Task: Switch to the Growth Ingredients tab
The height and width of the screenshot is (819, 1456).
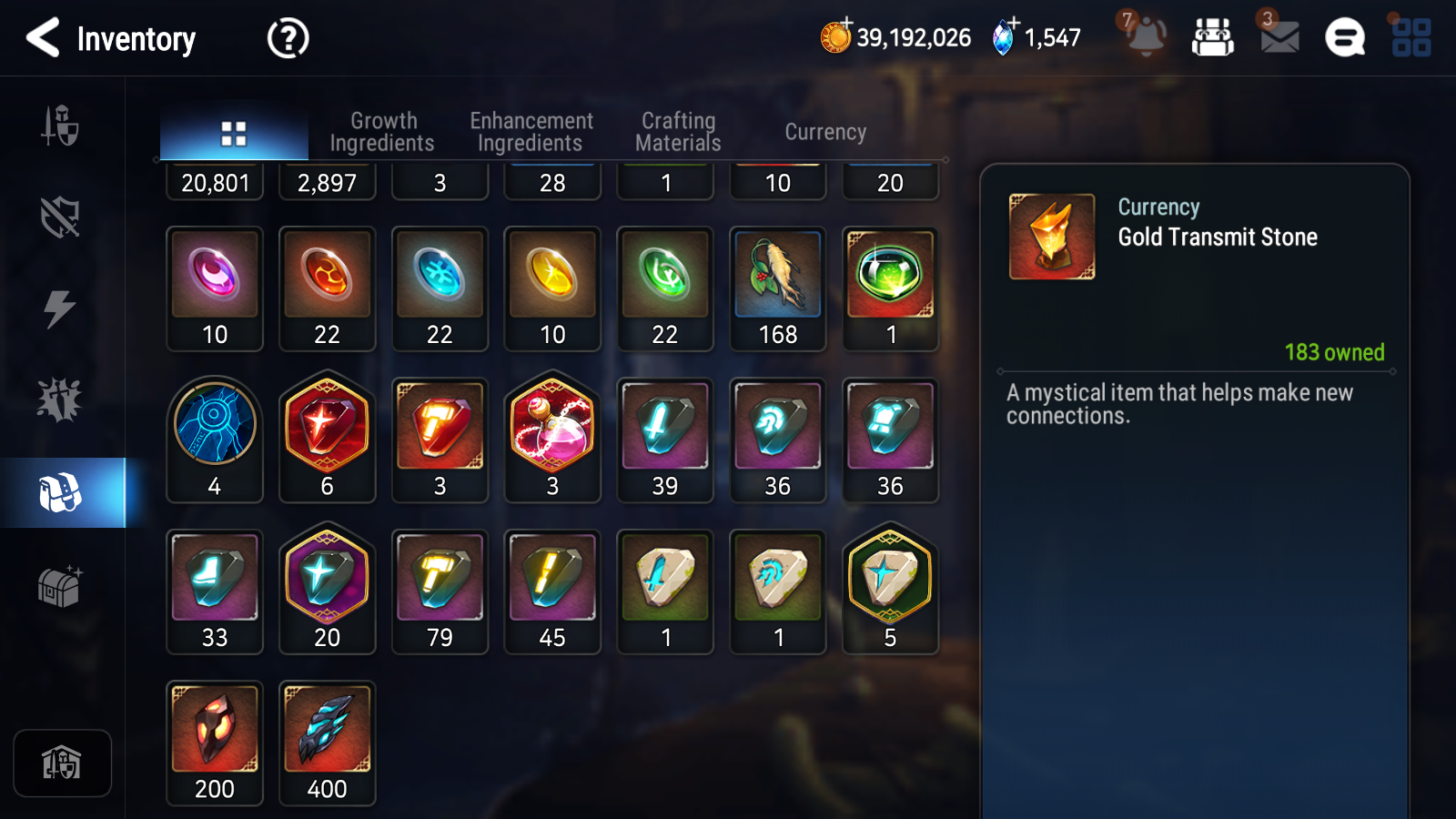Action: pos(382,132)
